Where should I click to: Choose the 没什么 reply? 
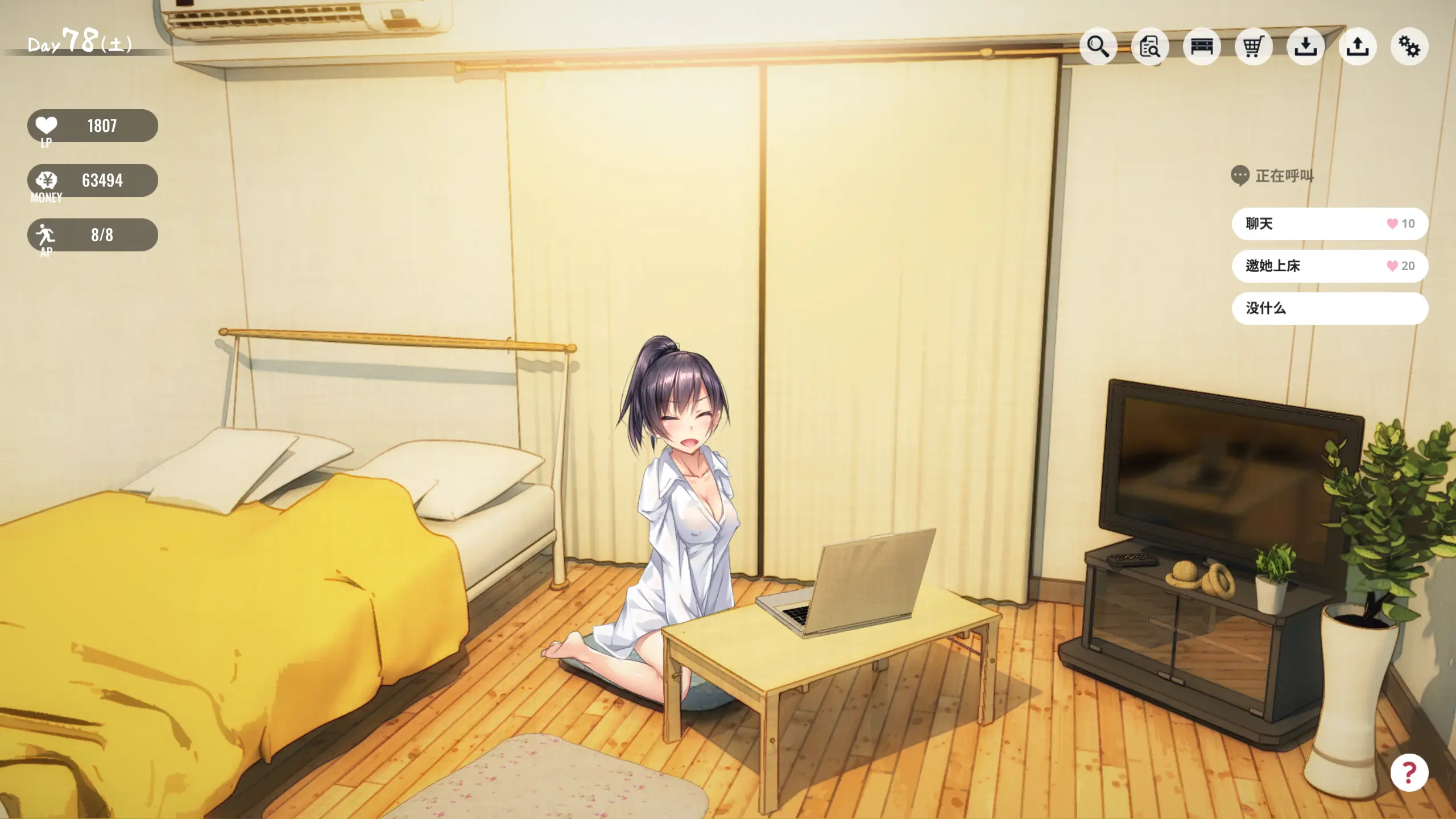coord(1329,308)
